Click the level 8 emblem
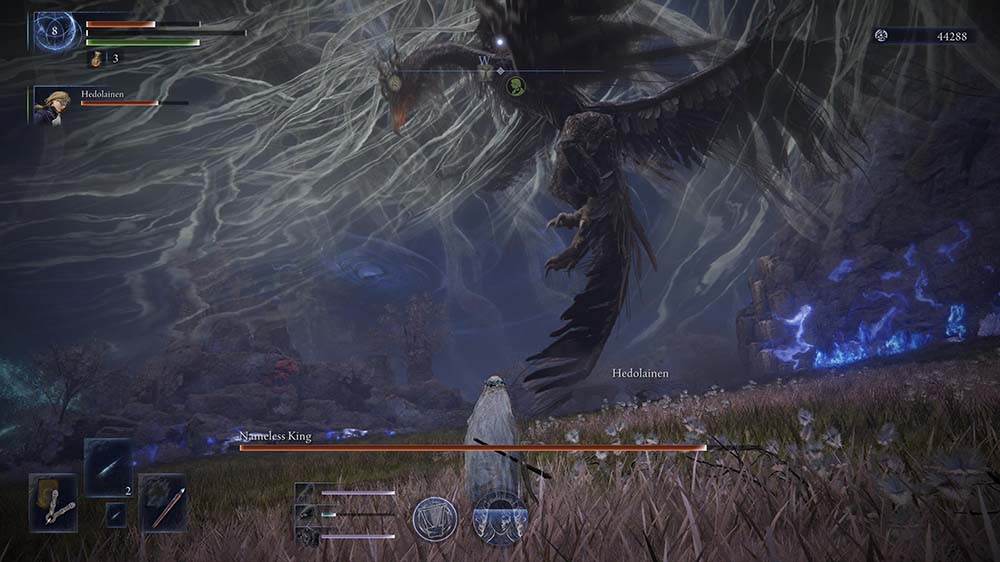 58,31
